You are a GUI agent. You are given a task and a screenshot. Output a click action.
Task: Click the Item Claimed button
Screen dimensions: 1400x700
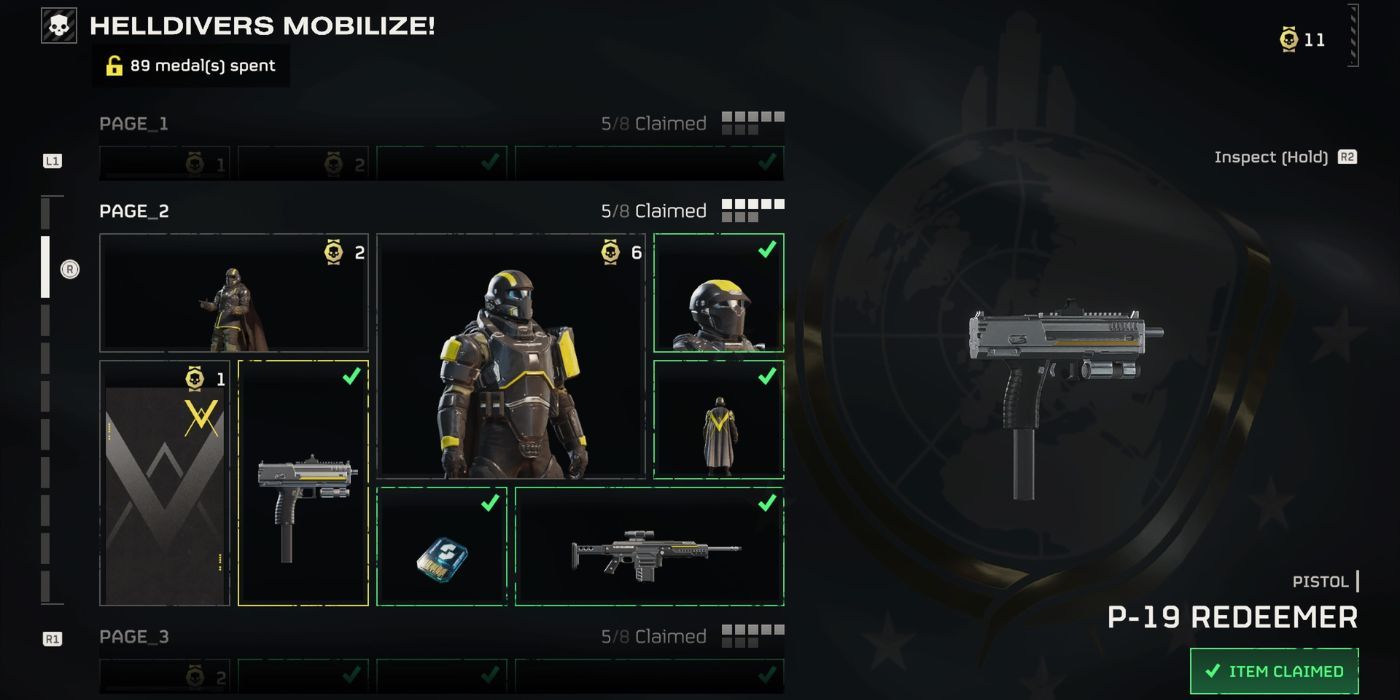point(1274,671)
